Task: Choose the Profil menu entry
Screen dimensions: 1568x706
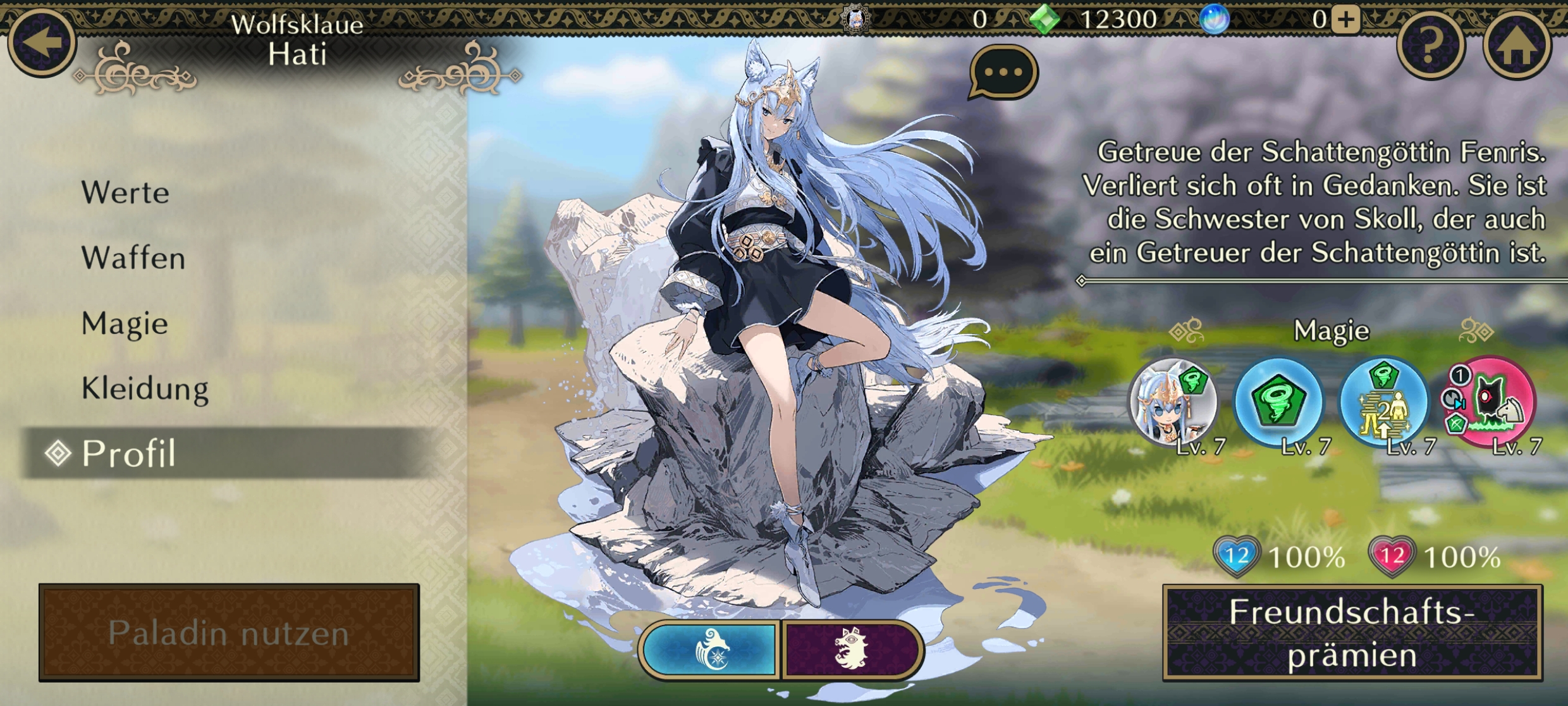Action: pos(129,454)
